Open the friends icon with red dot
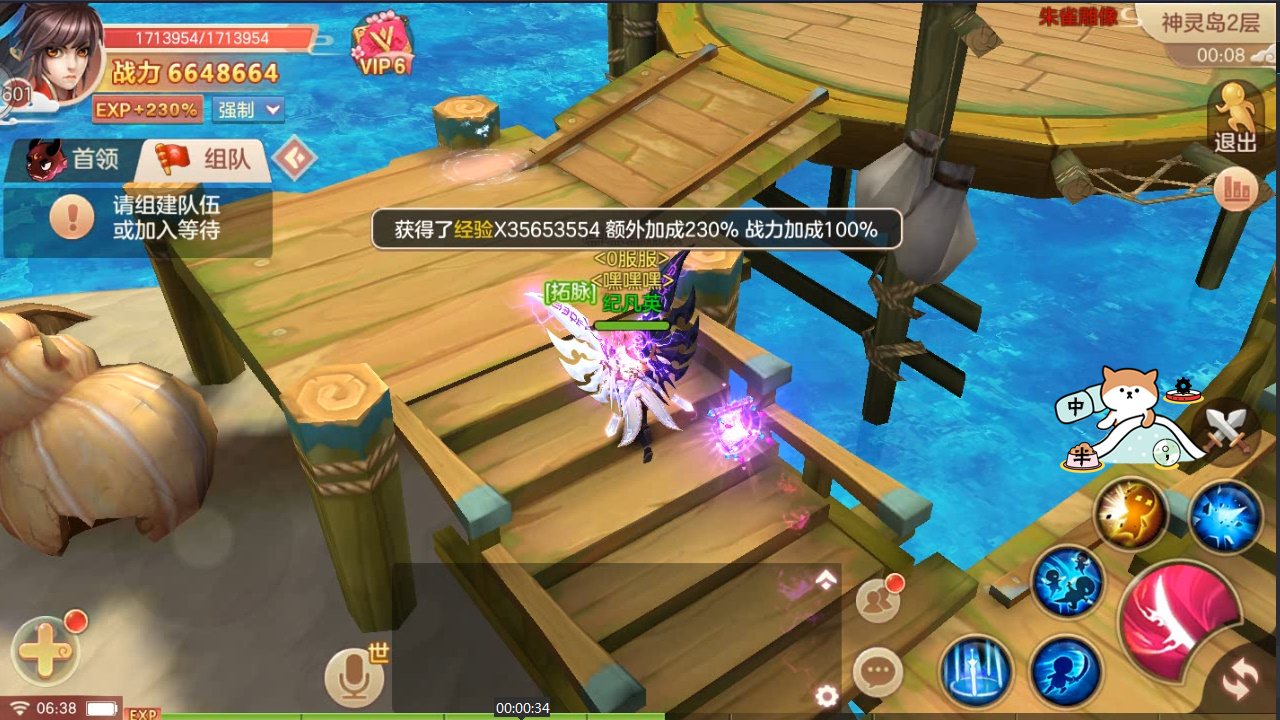The height and width of the screenshot is (720, 1280). pos(877,599)
